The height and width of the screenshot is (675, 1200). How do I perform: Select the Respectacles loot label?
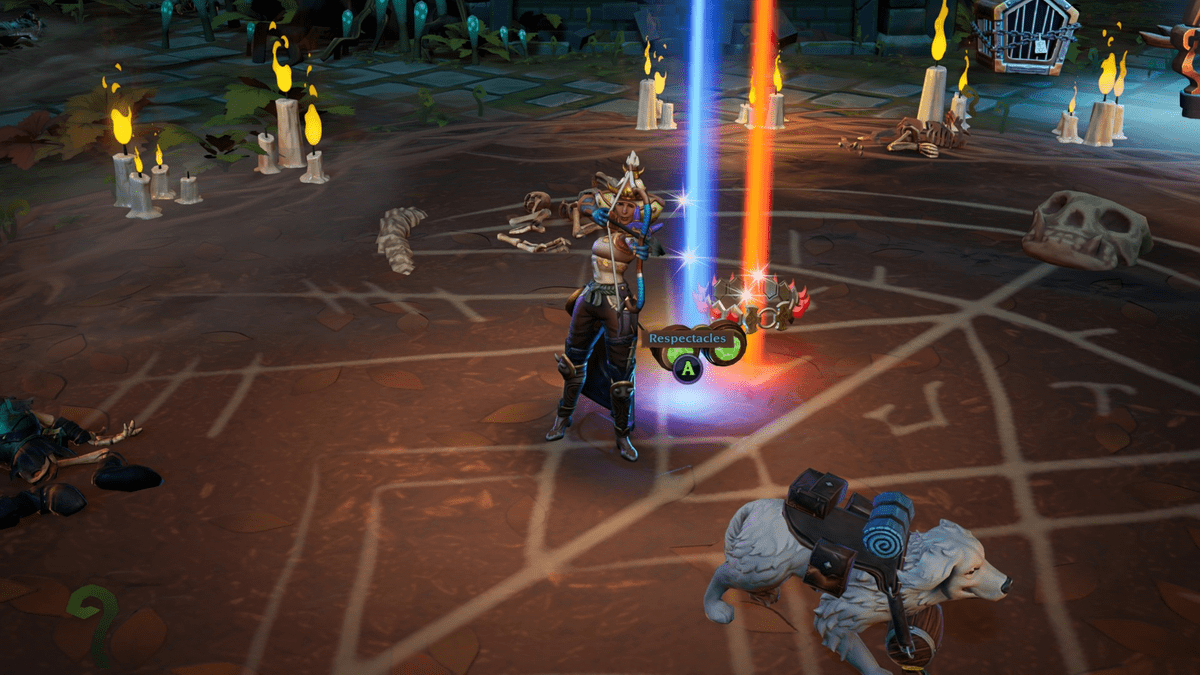[688, 338]
